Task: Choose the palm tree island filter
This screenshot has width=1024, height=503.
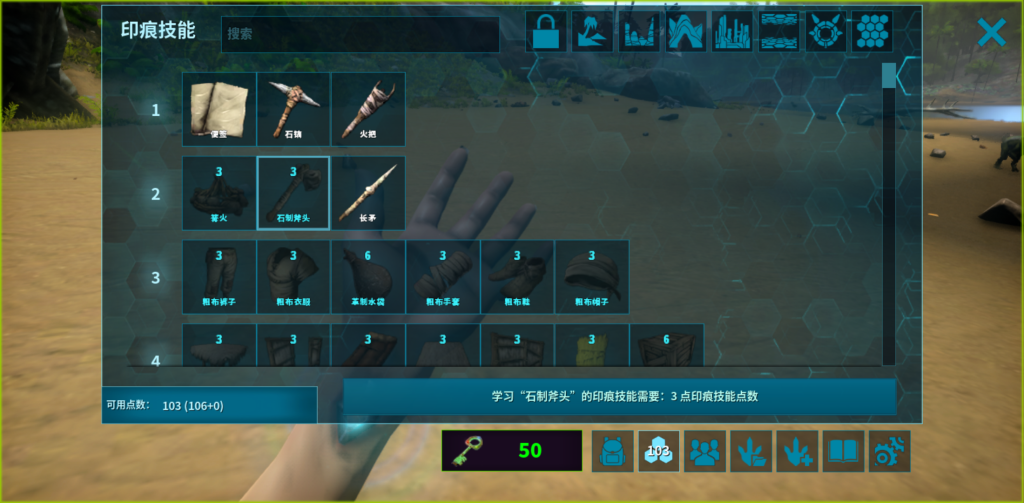Action: (x=592, y=32)
